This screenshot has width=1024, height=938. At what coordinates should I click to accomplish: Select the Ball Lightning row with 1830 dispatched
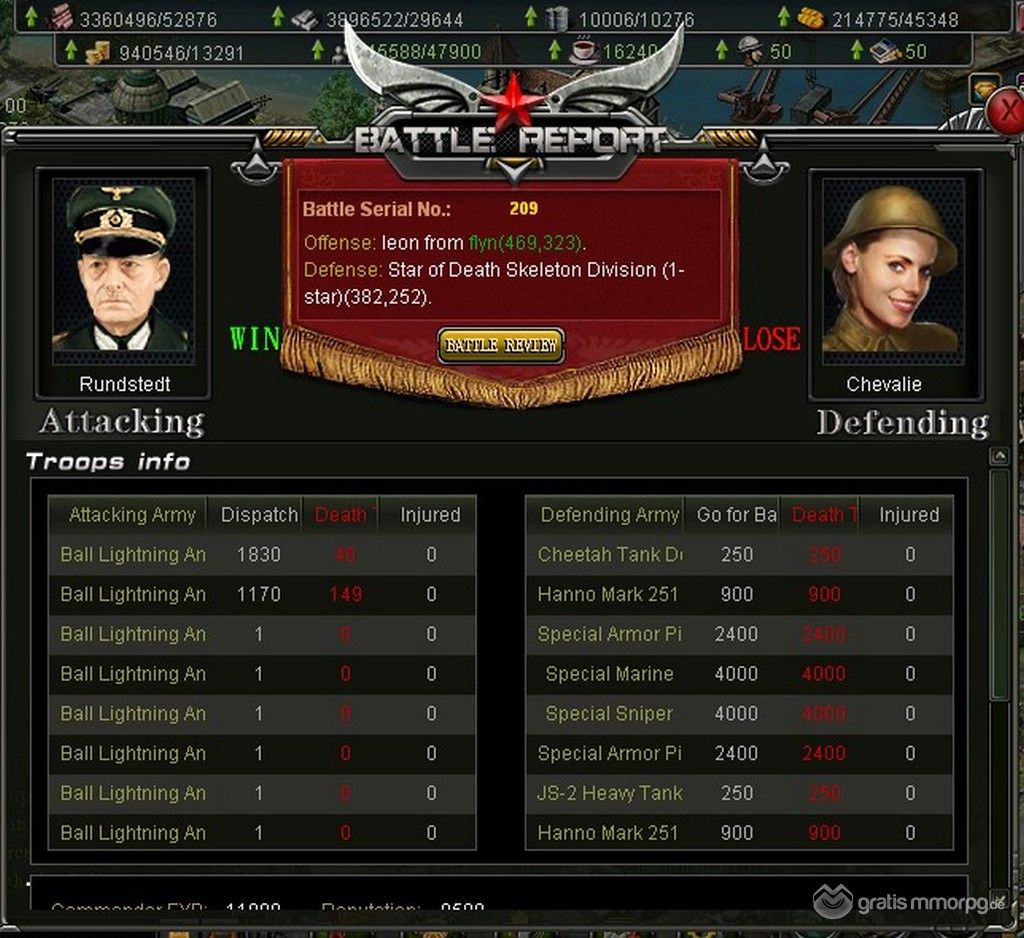point(133,555)
